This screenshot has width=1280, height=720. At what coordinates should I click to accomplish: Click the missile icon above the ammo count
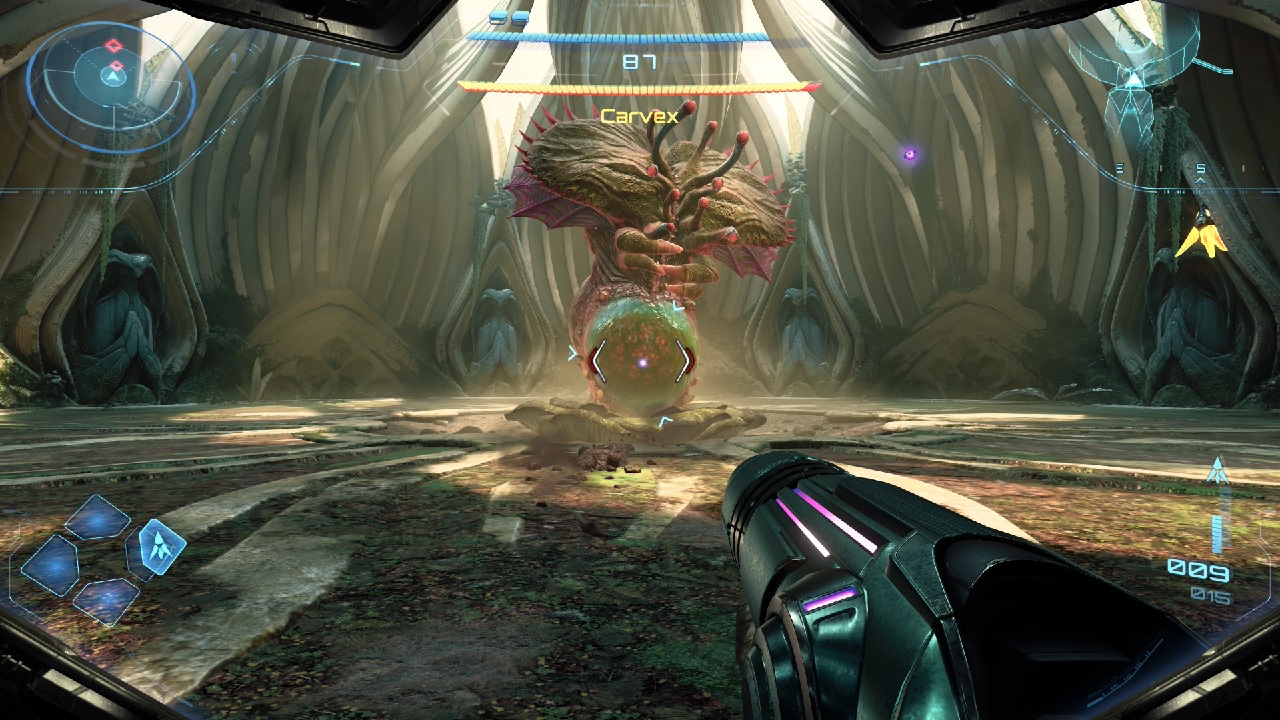click(1217, 470)
